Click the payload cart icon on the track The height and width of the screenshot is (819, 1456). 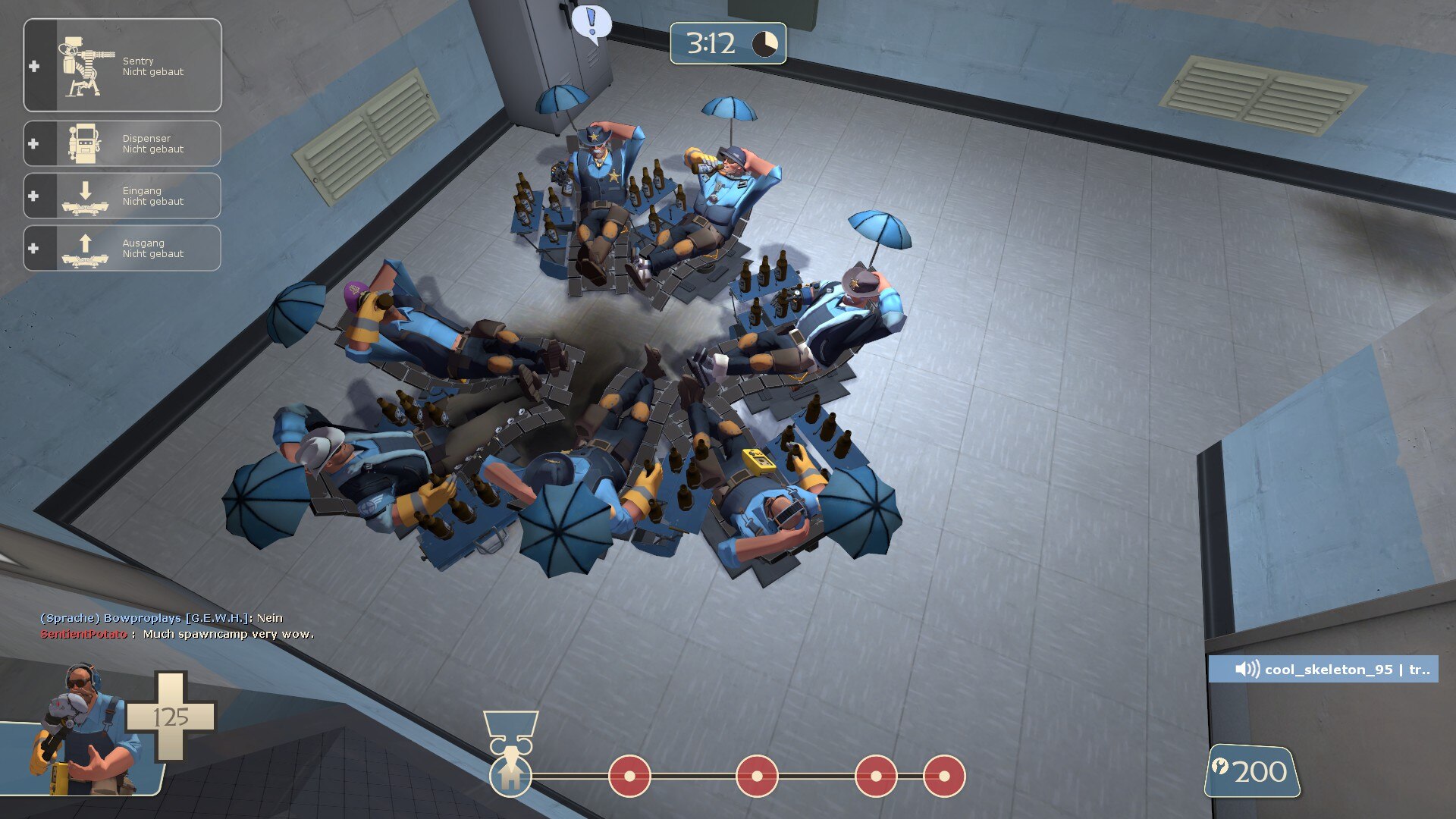click(511, 731)
